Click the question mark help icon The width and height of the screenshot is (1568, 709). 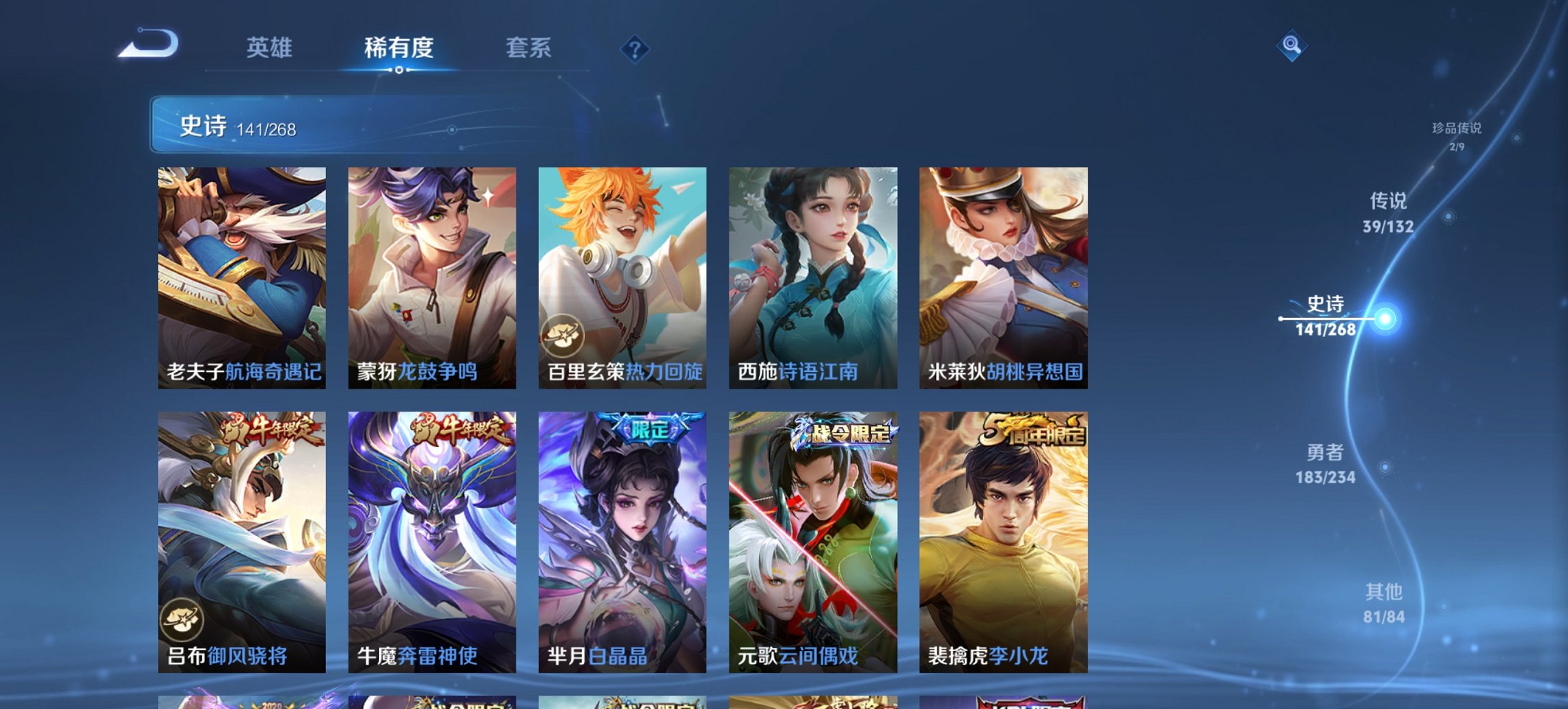(x=635, y=48)
